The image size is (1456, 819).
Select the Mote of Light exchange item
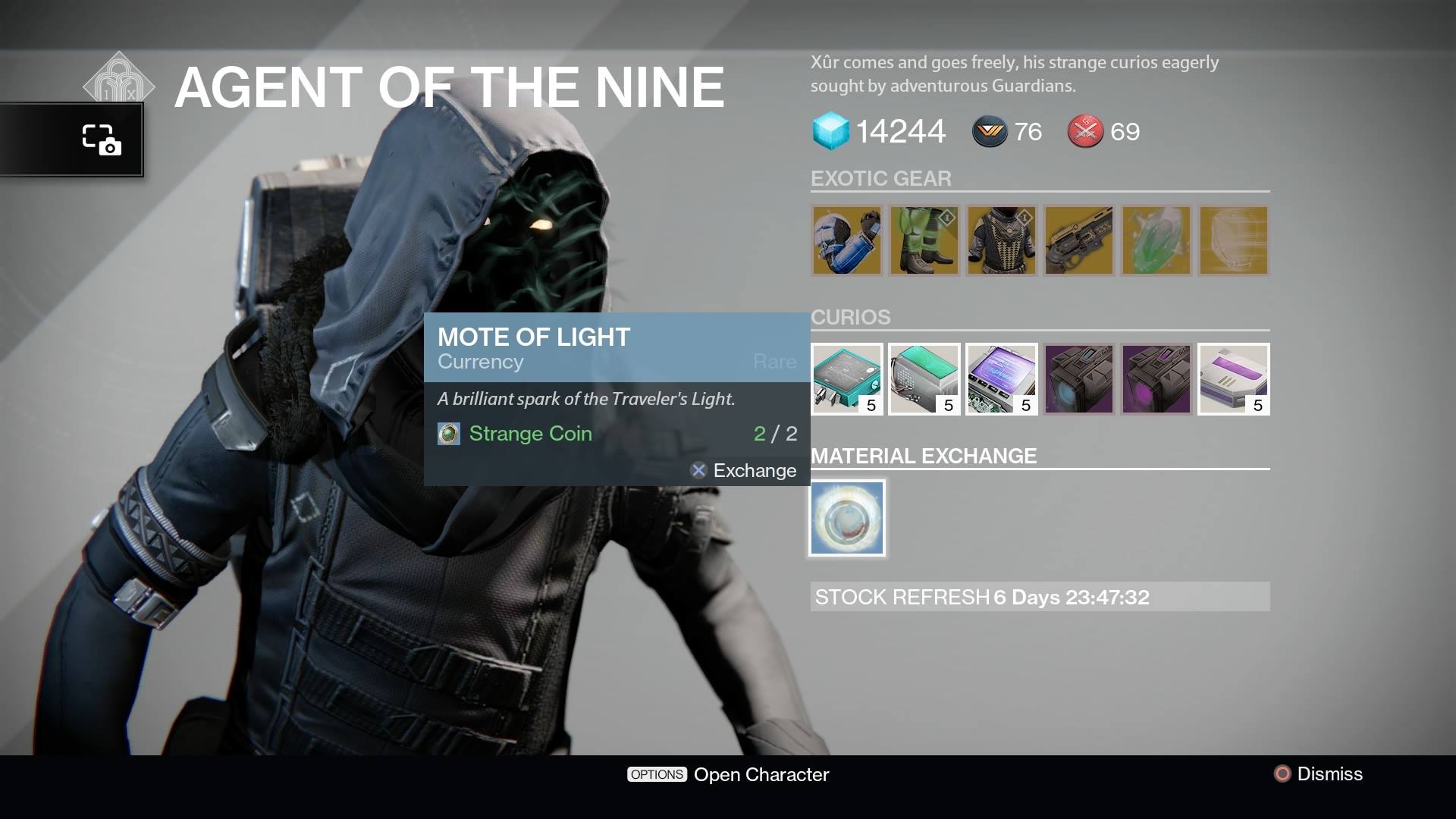(x=847, y=517)
